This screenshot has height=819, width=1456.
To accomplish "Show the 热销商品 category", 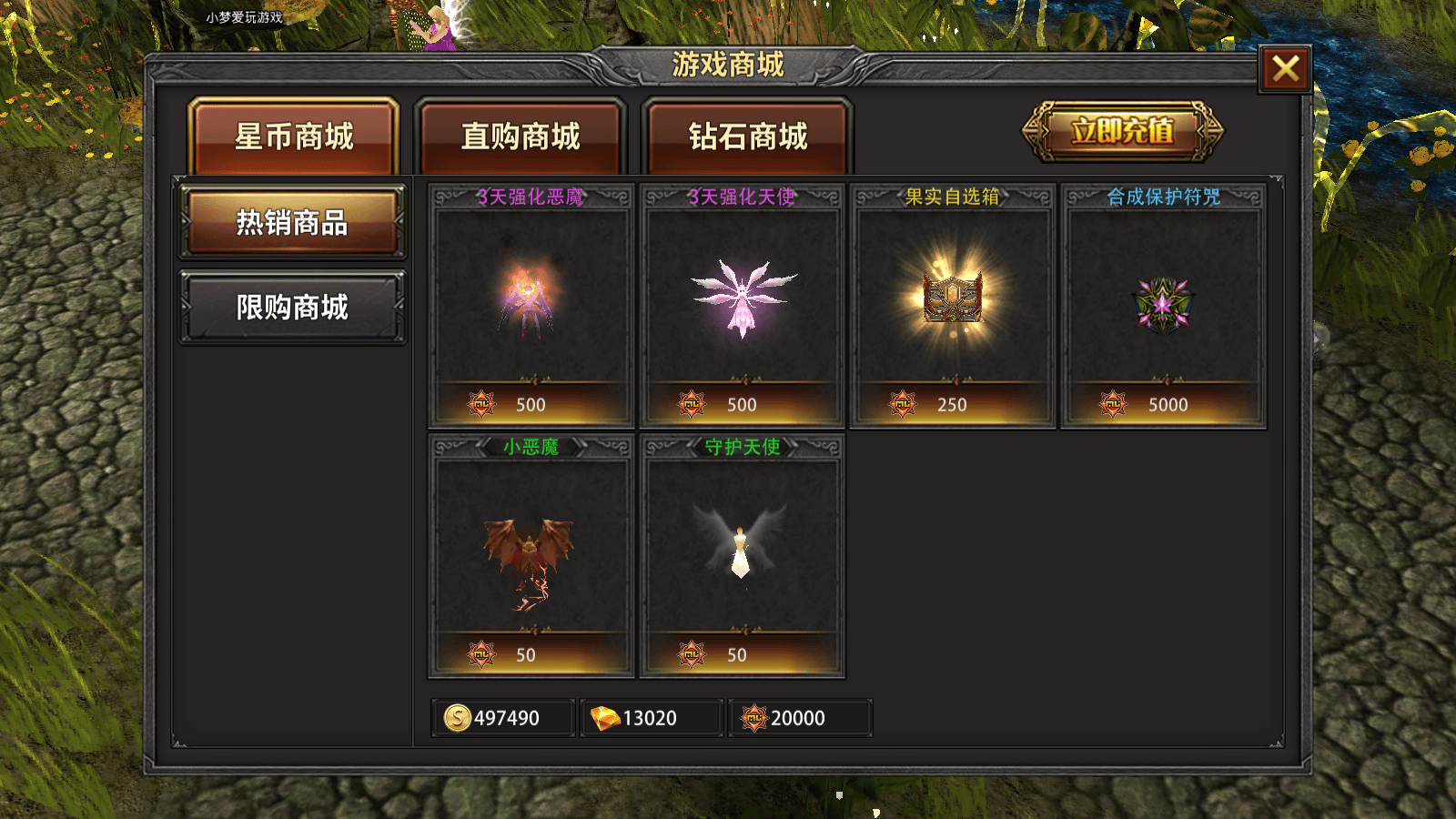I will (292, 222).
